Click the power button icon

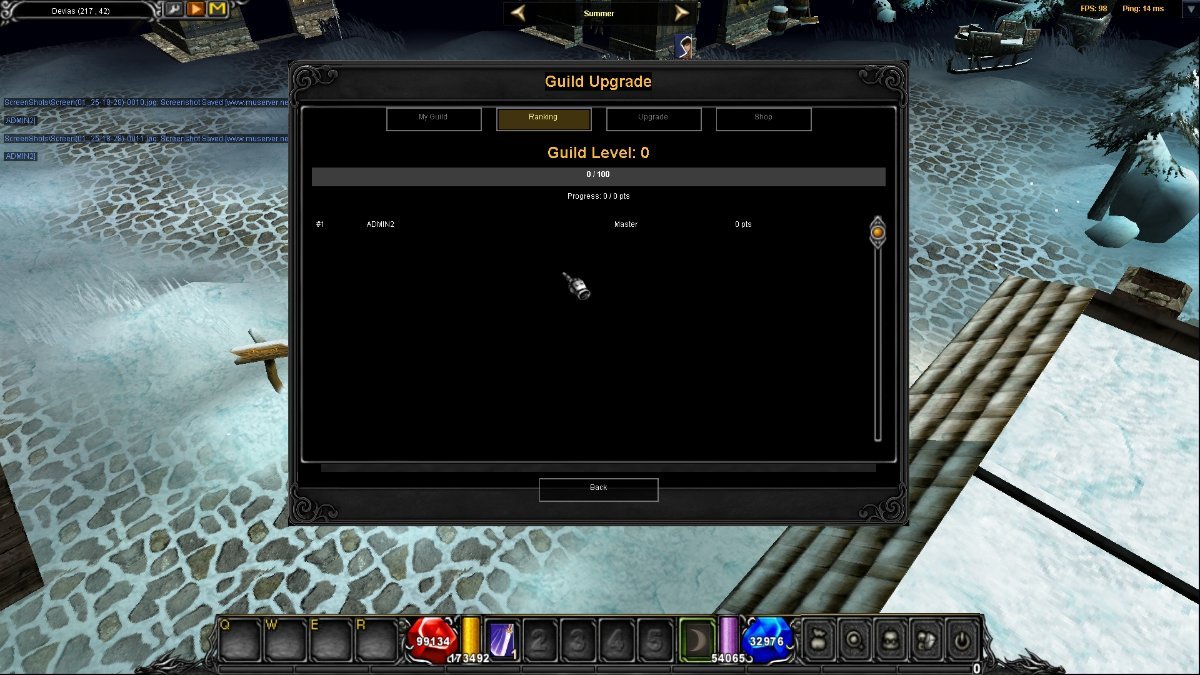tap(961, 640)
